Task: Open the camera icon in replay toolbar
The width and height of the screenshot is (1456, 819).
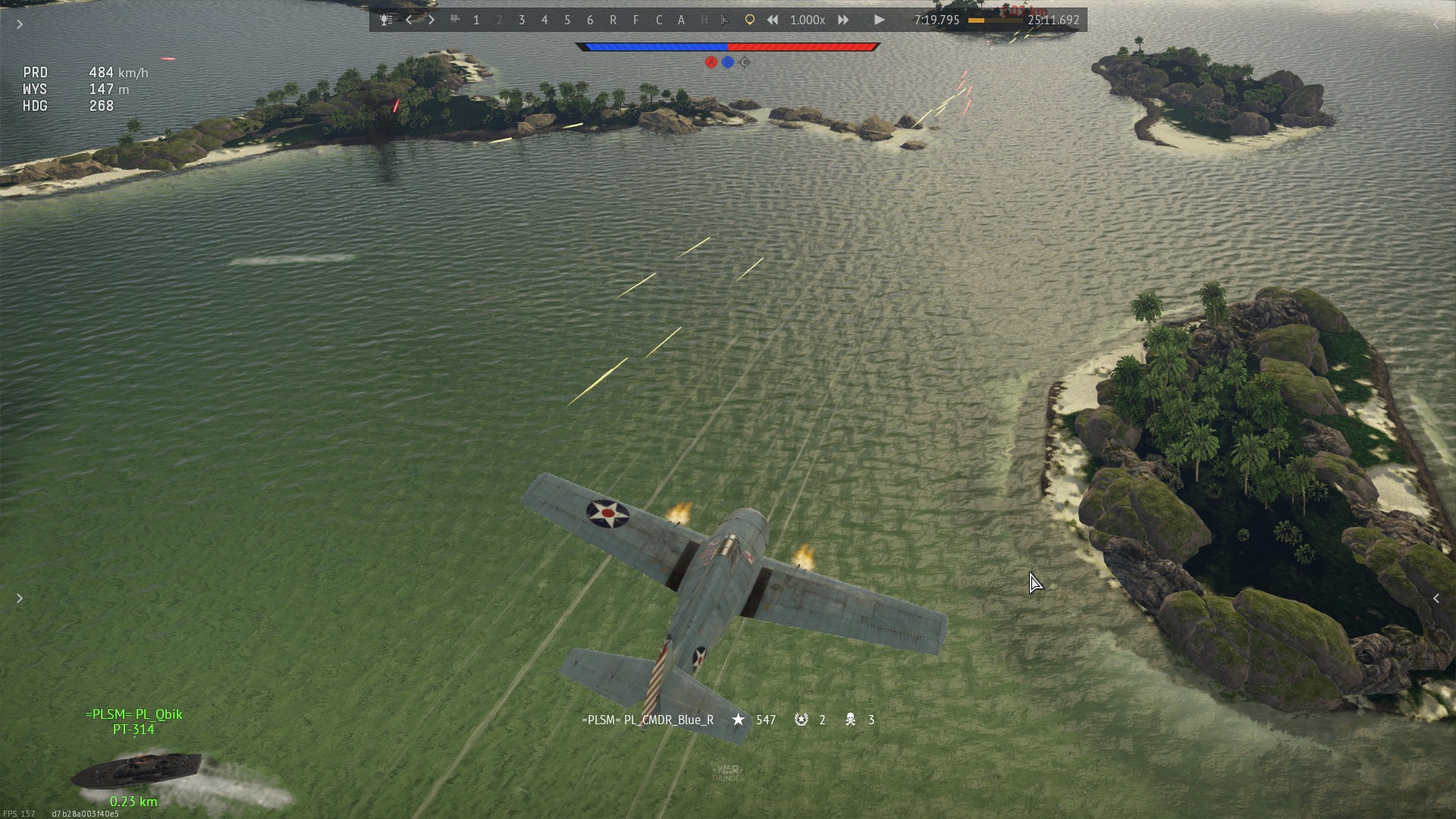Action: click(454, 20)
